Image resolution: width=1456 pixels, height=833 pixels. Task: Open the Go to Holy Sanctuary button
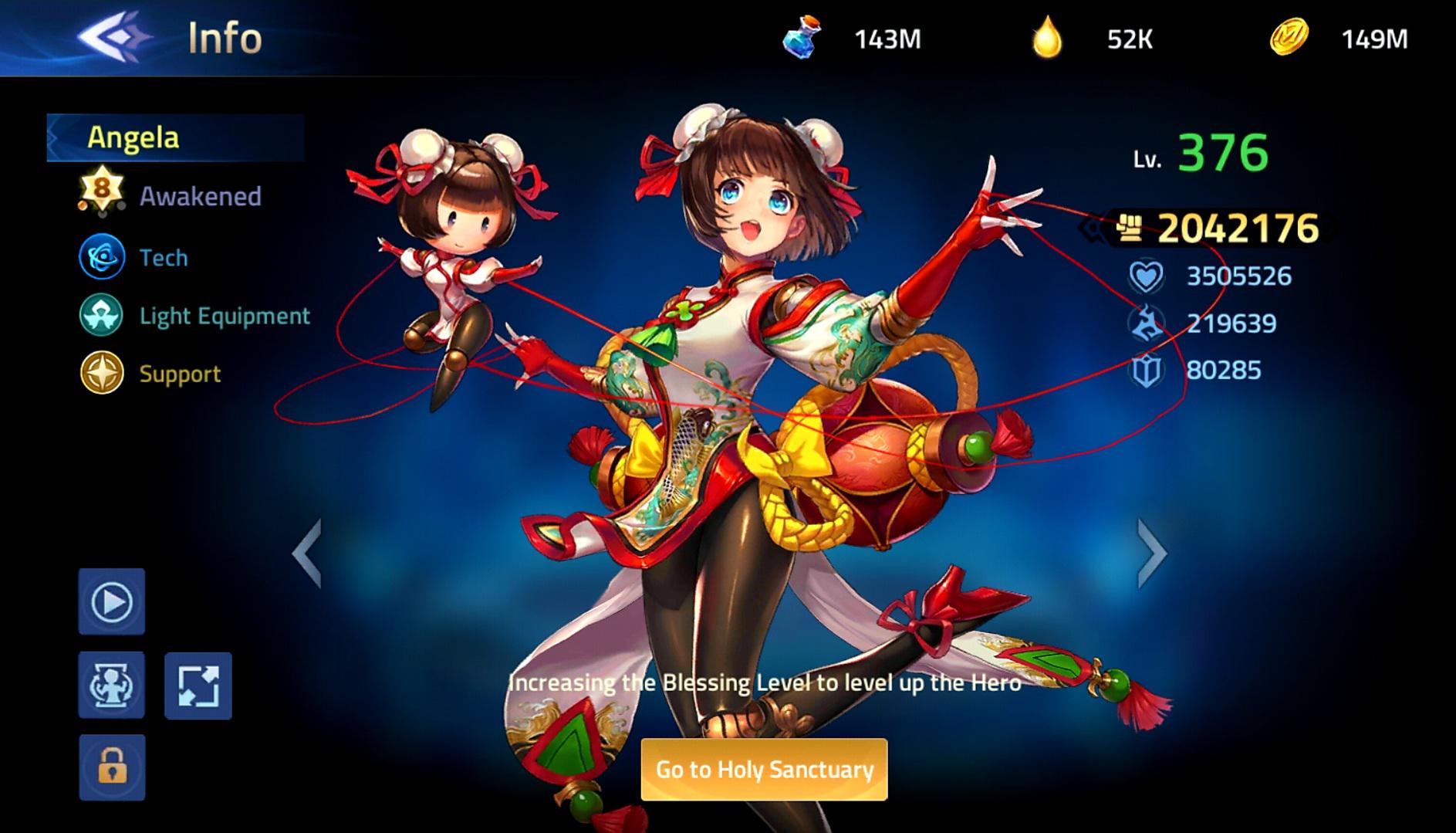764,770
